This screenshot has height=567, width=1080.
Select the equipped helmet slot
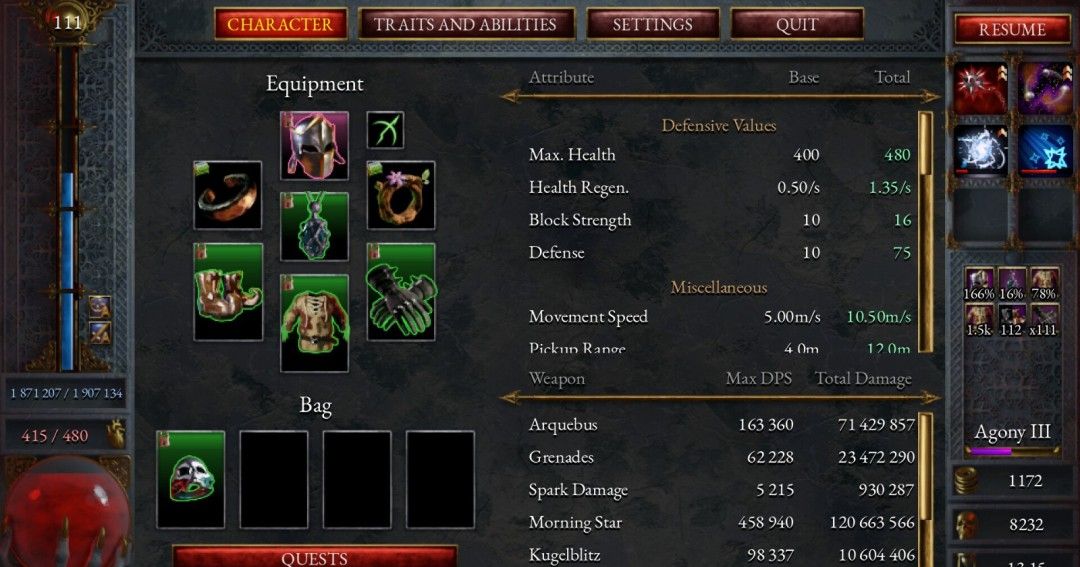tap(314, 146)
